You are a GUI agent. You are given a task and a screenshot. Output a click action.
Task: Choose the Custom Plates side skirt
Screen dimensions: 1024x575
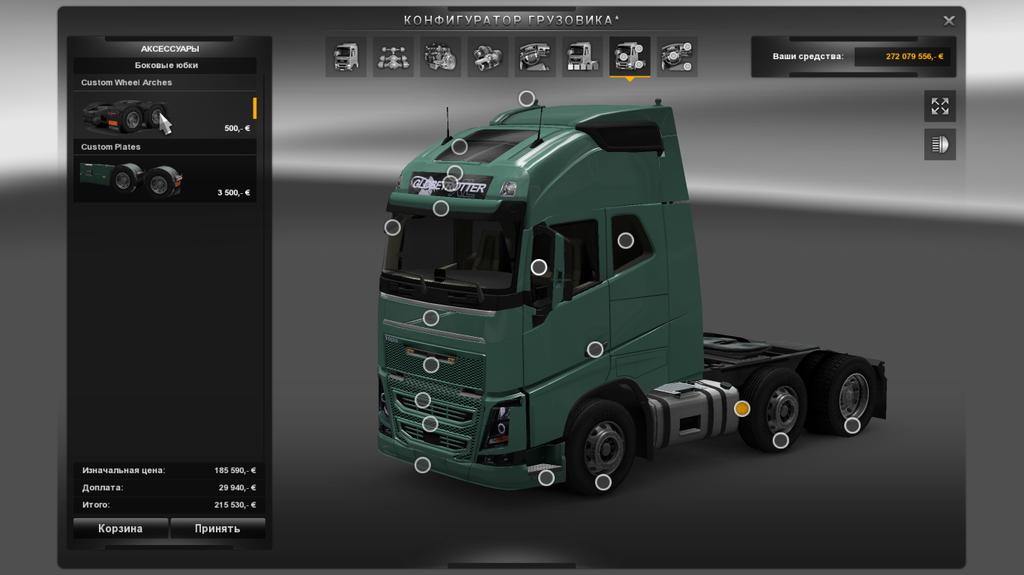[x=165, y=178]
